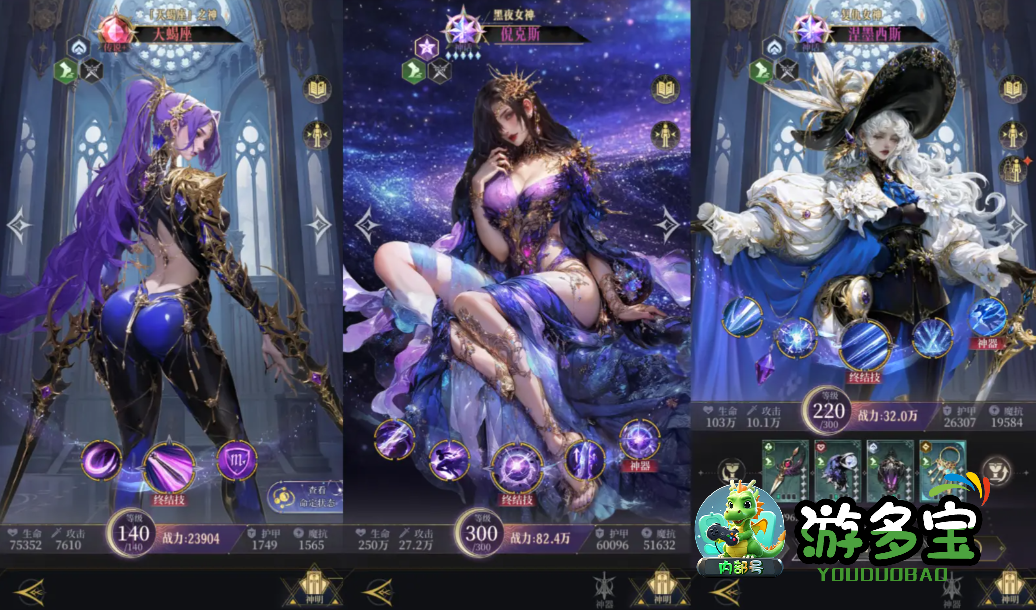Switch to the next hero with right arrow
The image size is (1036, 610).
click(320, 226)
